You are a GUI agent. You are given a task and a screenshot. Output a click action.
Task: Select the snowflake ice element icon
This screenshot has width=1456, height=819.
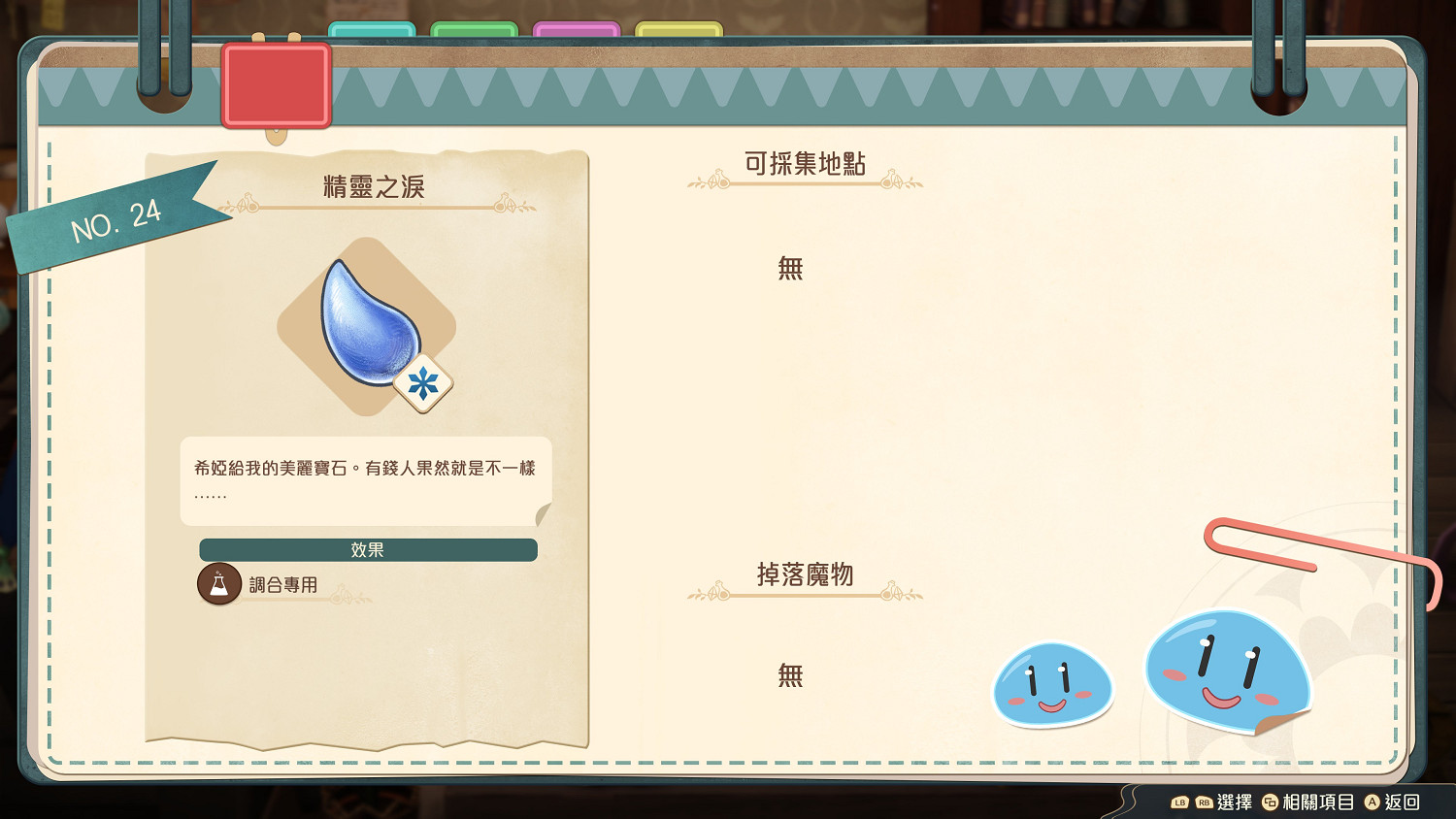424,382
